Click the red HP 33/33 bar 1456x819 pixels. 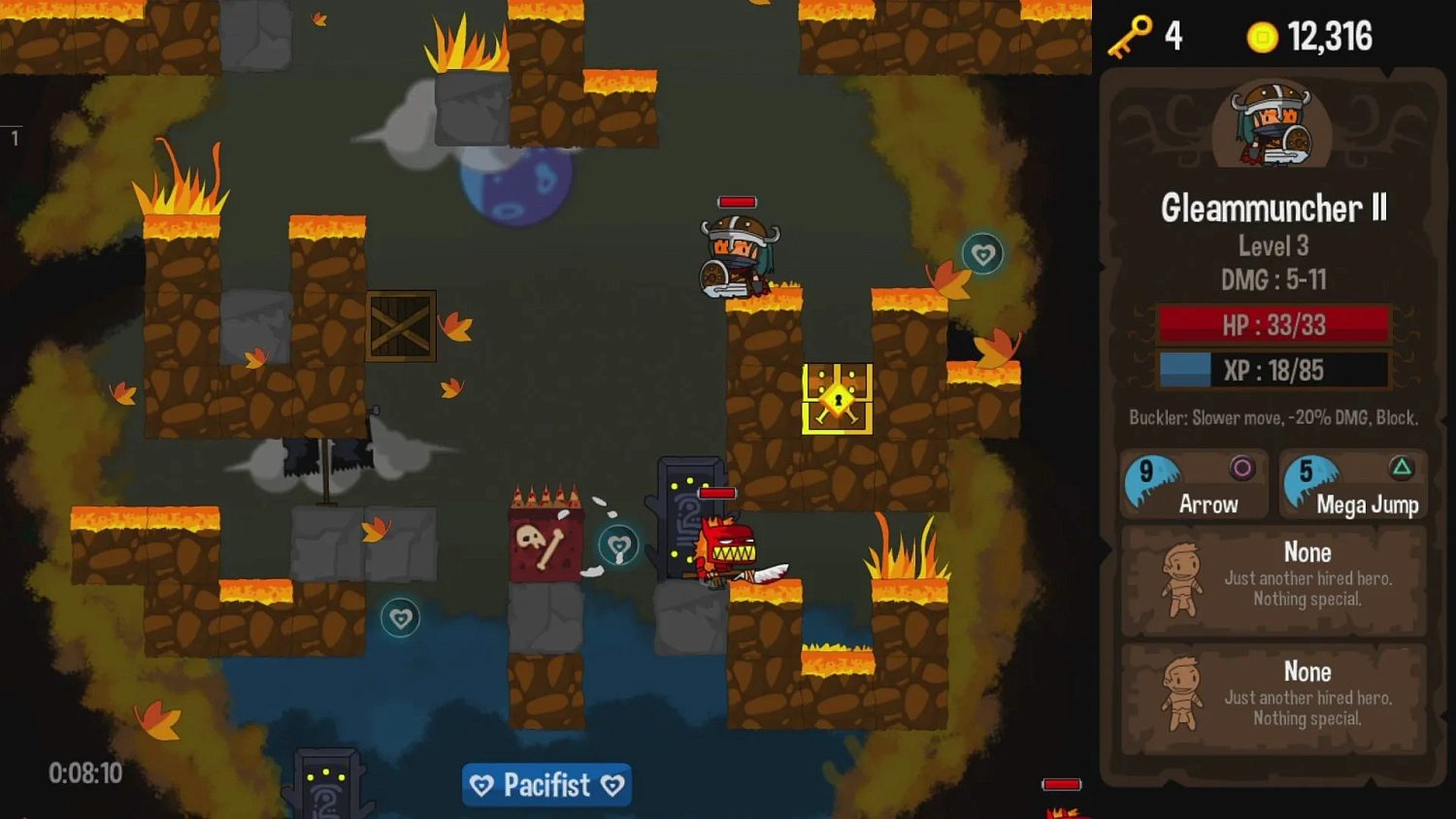tap(1274, 325)
